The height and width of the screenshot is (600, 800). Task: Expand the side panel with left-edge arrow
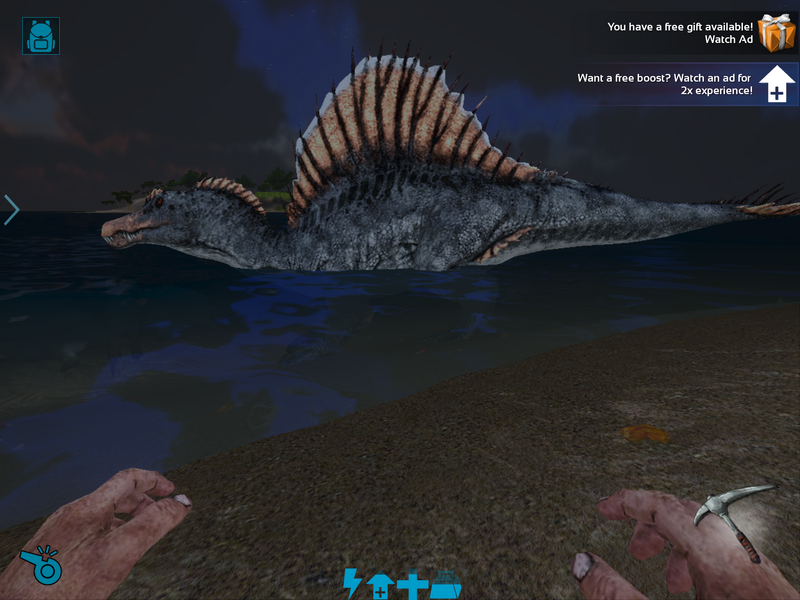click(11, 210)
